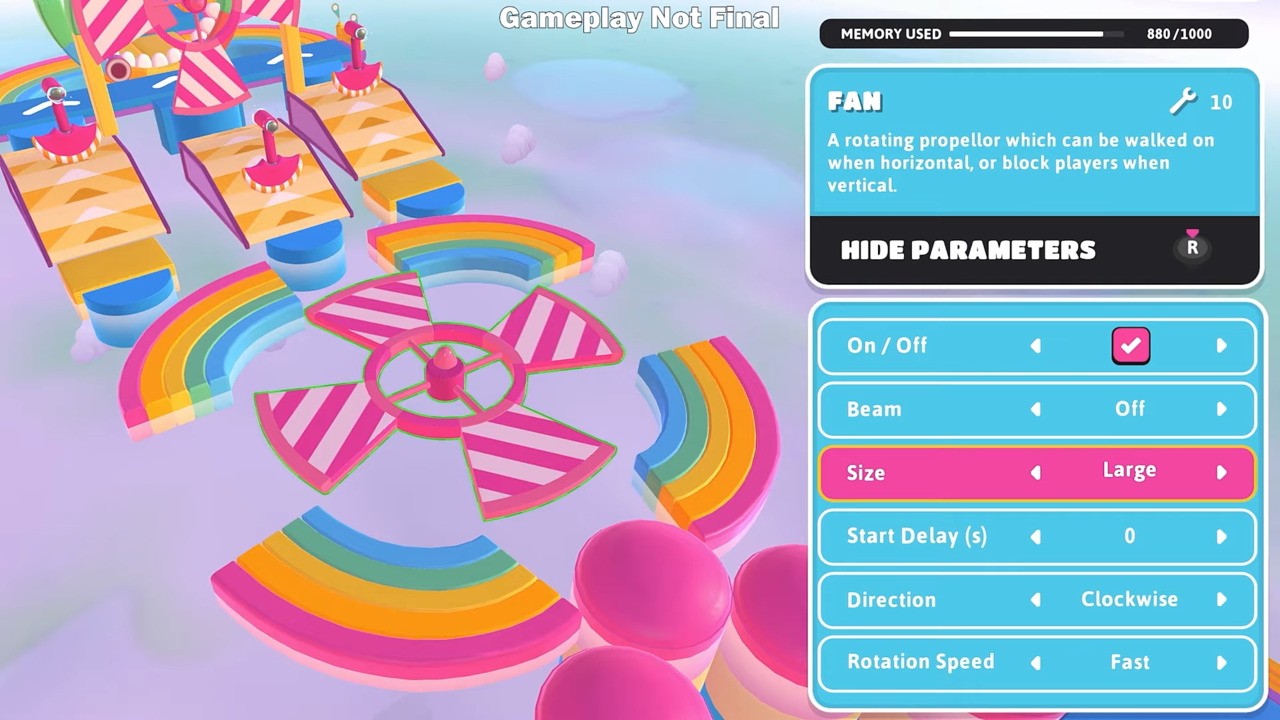
Task: Slow the Rotation Speed with its left arrow
Action: (x=1035, y=662)
